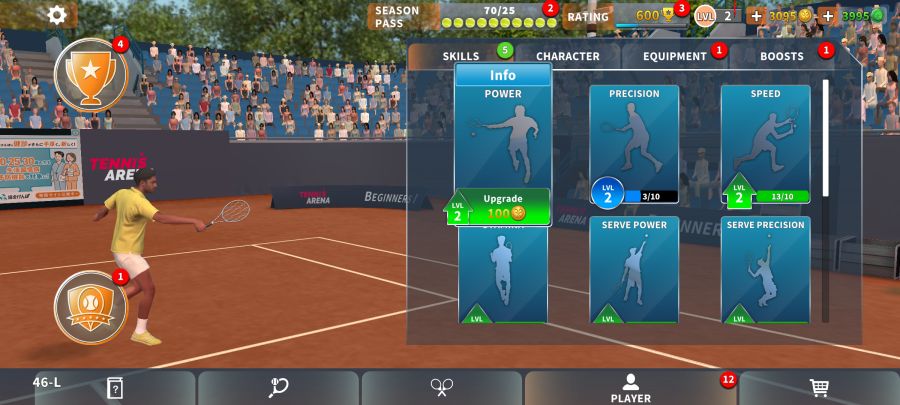Open the Player menu in bottom bar
The image size is (900, 405).
coord(630,388)
